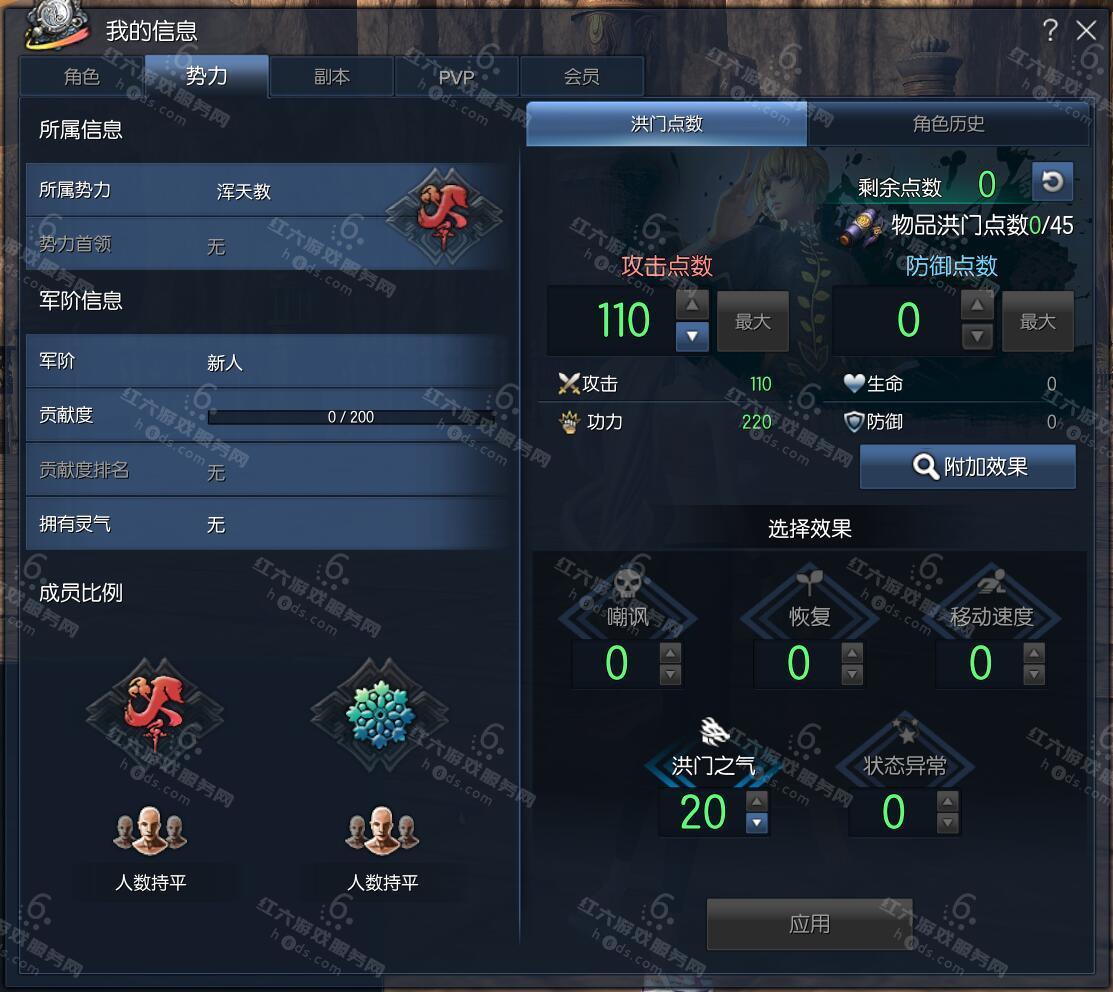Switch to the 会员 tab
The image size is (1113, 992).
581,77
